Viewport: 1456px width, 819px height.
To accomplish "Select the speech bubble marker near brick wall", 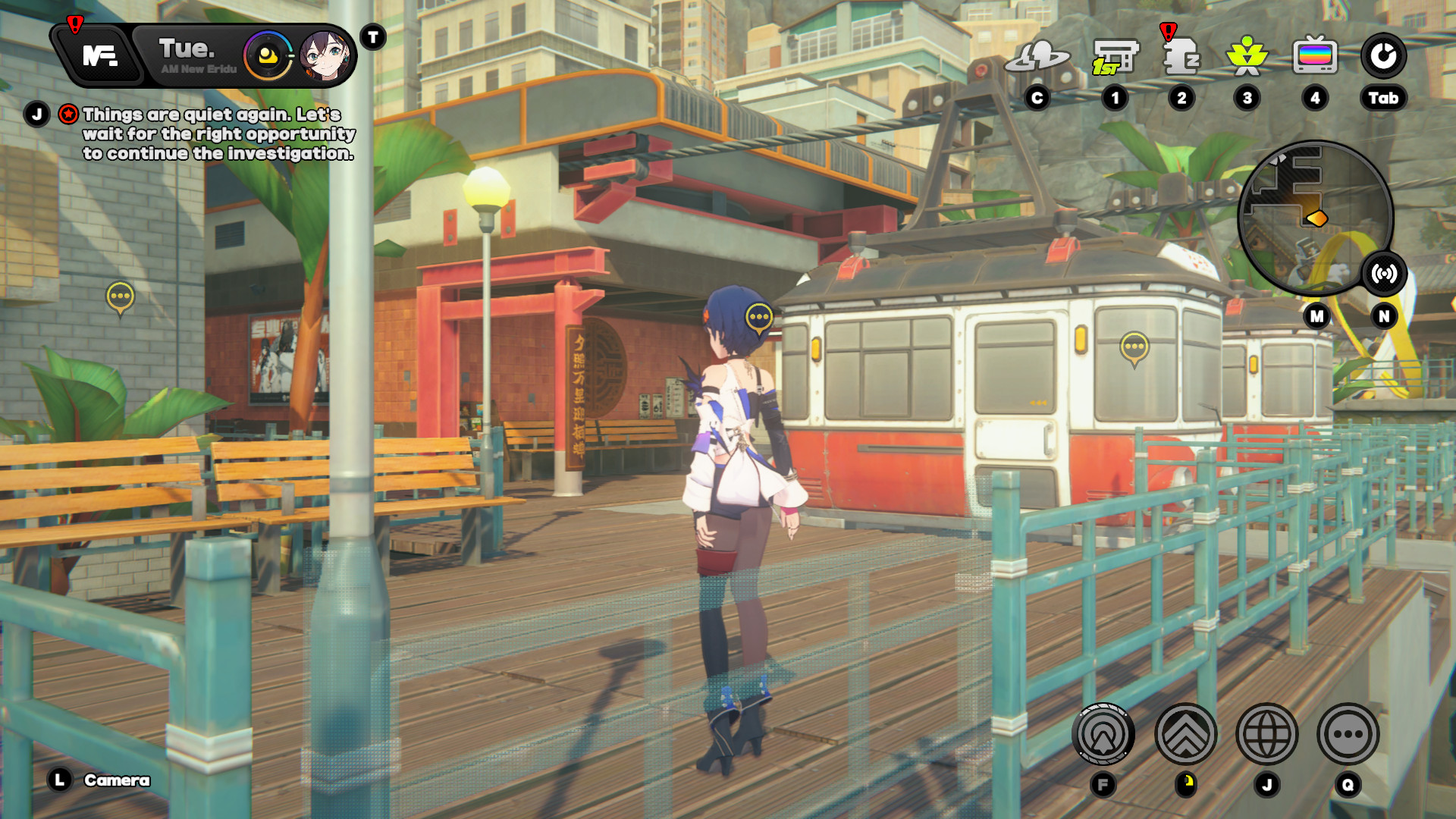I will pos(120,297).
